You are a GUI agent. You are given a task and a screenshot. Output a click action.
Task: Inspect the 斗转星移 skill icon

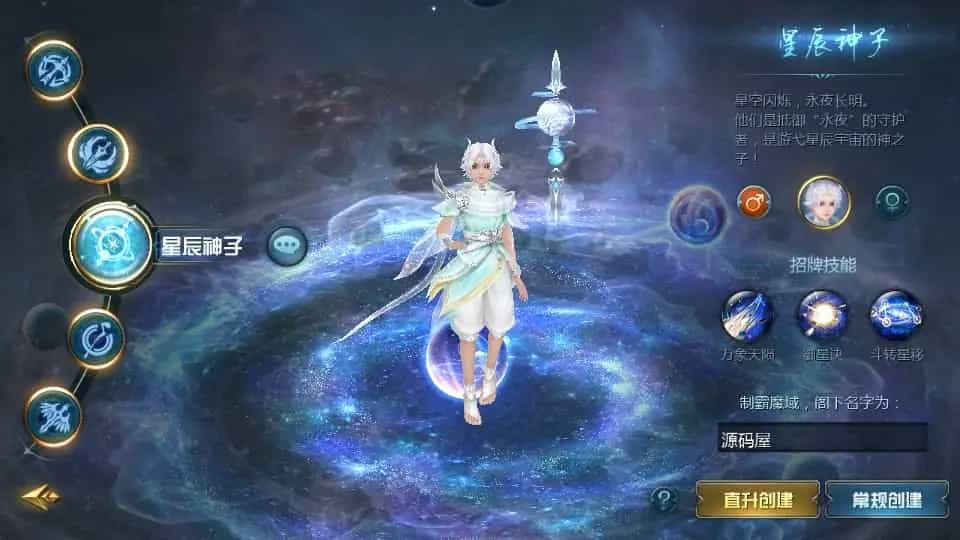pyautogui.click(x=895, y=314)
